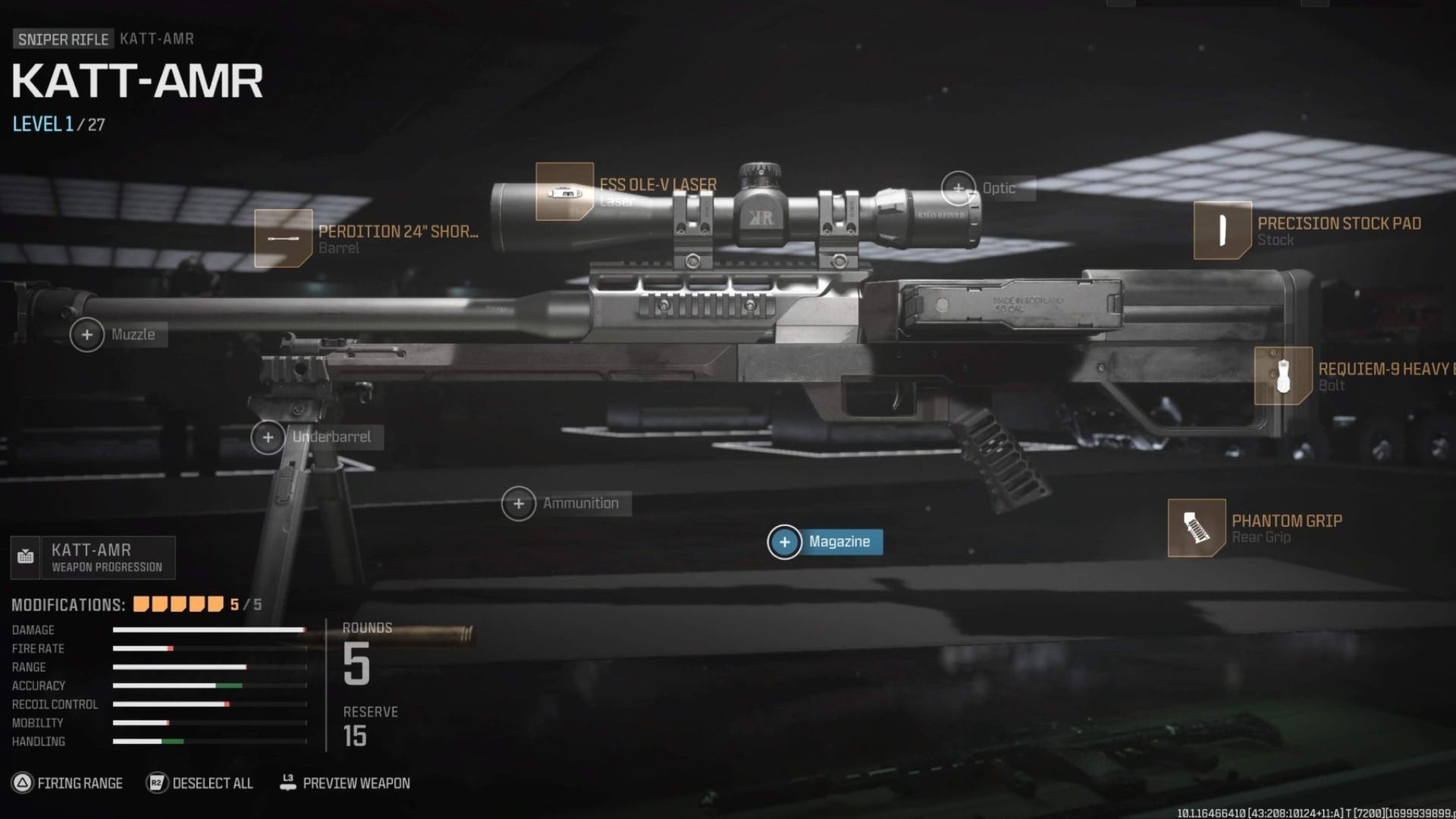The width and height of the screenshot is (1456, 819).
Task: Deselect all attachments
Action: [x=200, y=783]
